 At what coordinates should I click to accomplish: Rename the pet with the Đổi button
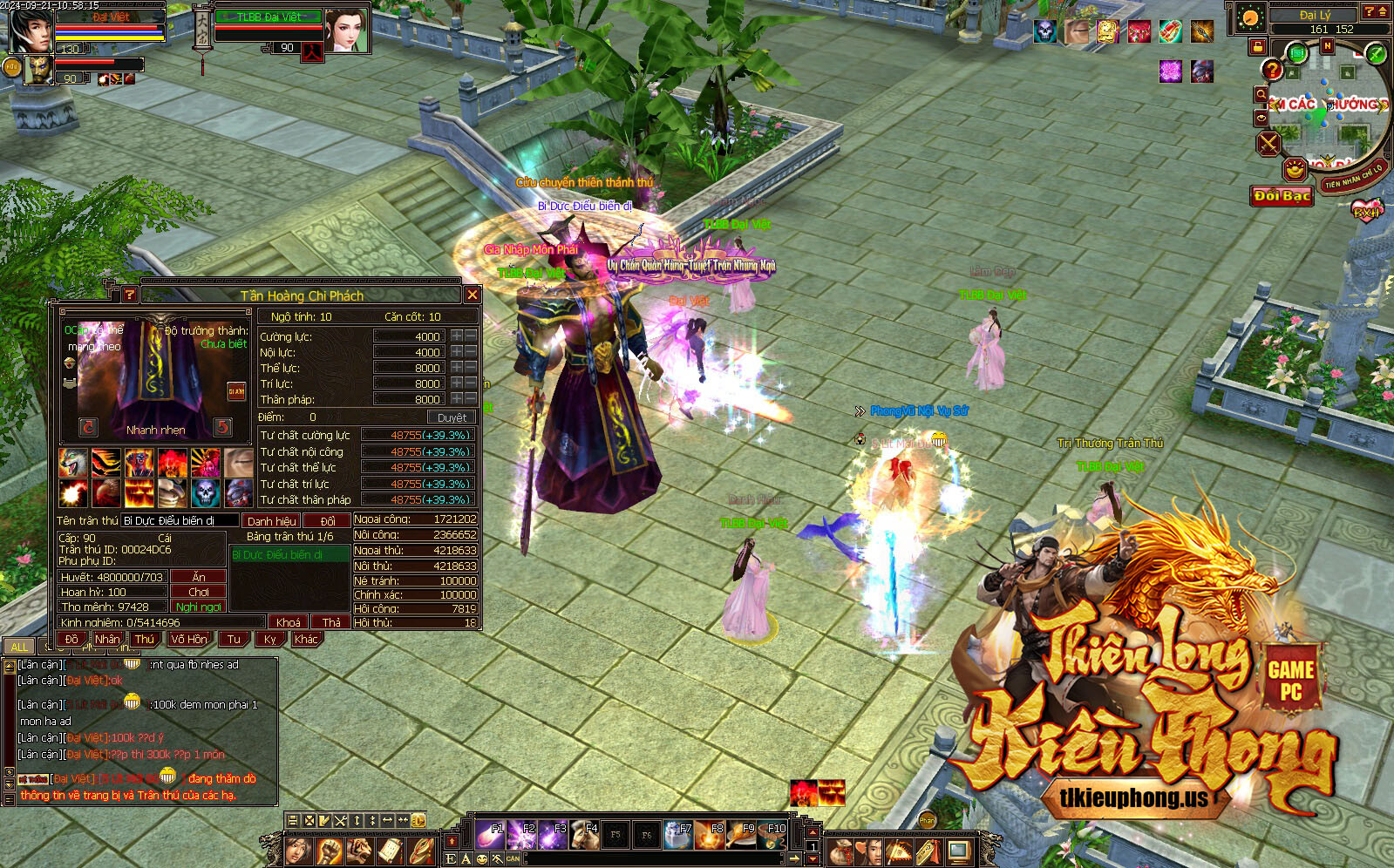point(327,521)
